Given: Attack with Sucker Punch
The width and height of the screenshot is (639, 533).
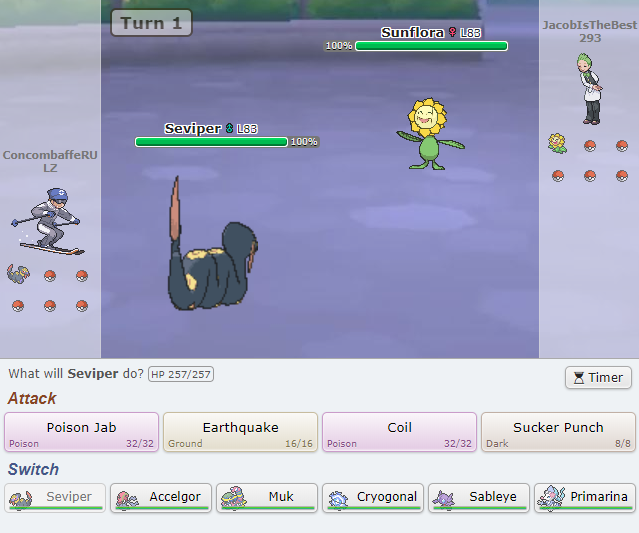Looking at the screenshot, I should 558,432.
